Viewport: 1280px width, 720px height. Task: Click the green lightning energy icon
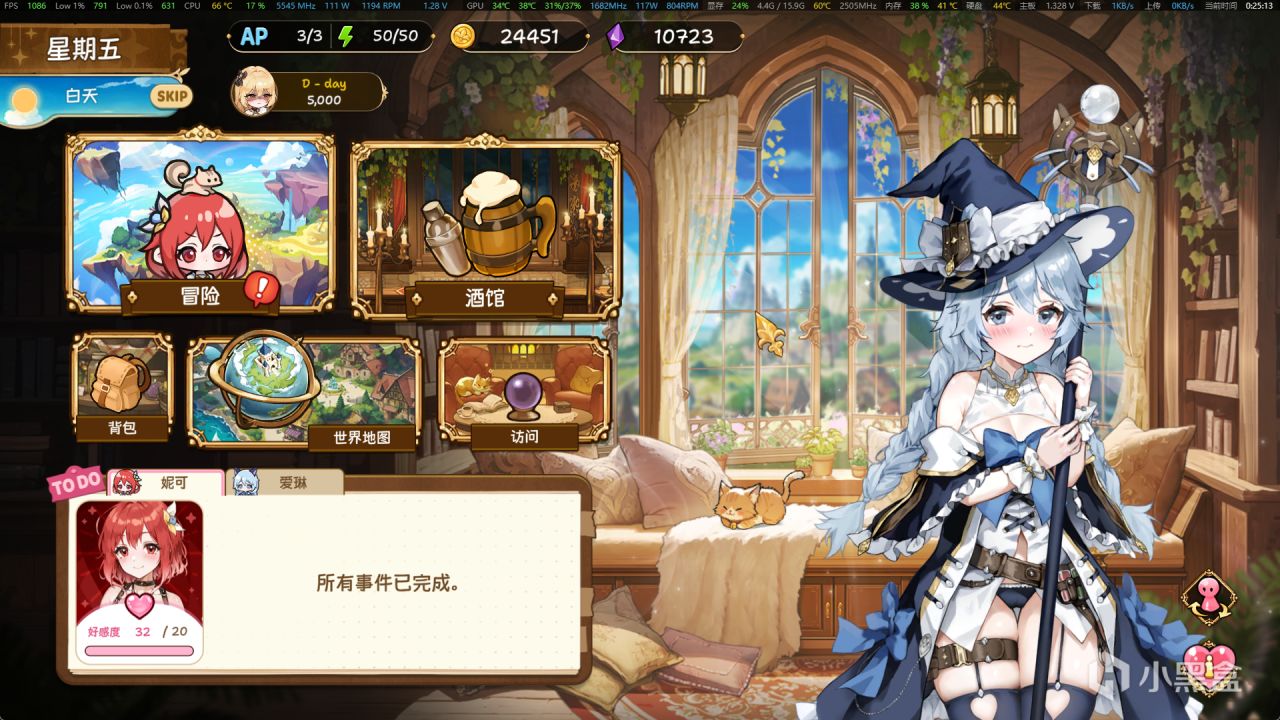(346, 37)
